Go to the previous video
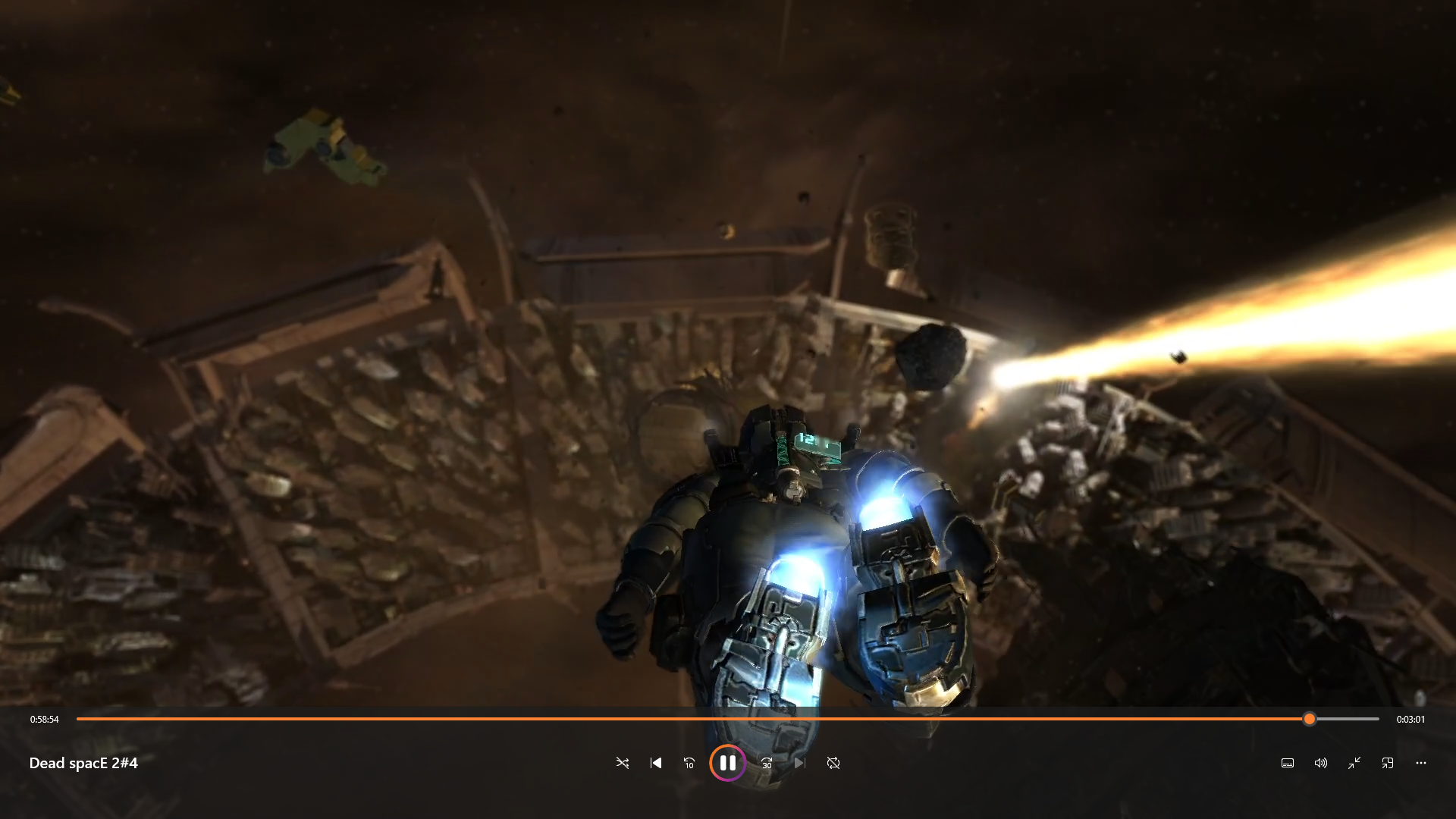This screenshot has height=819, width=1456. pos(655,763)
